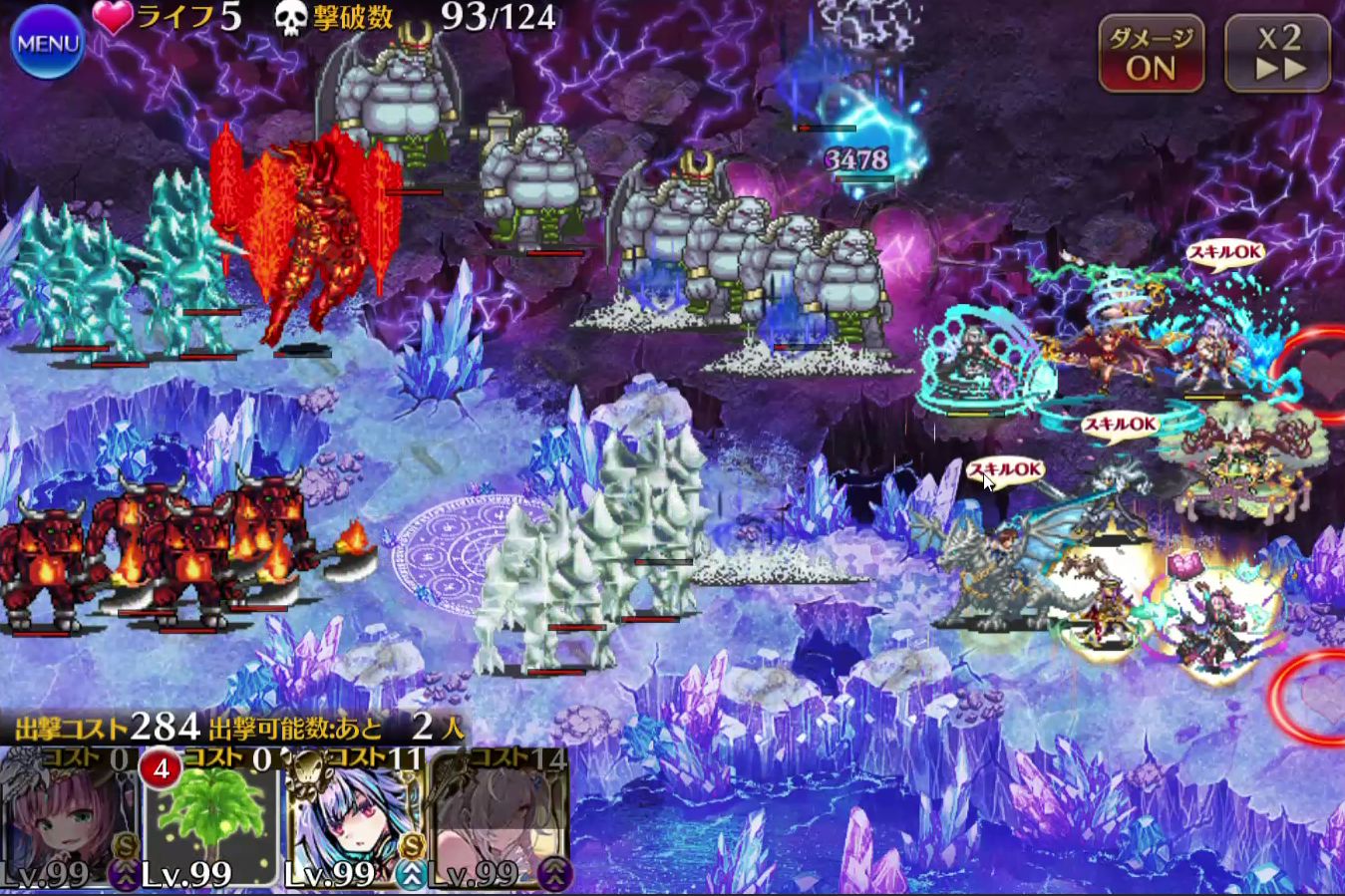The width and height of the screenshot is (1345, 896).
Task: Open the blue MENU button
Action: click(x=47, y=42)
